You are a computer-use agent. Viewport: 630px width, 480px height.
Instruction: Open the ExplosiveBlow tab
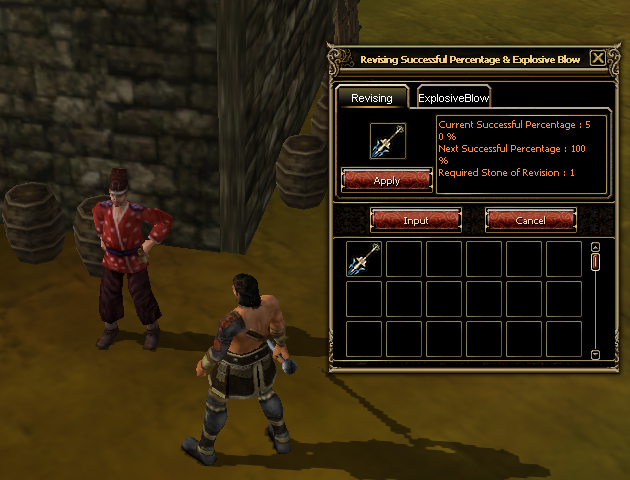(453, 97)
